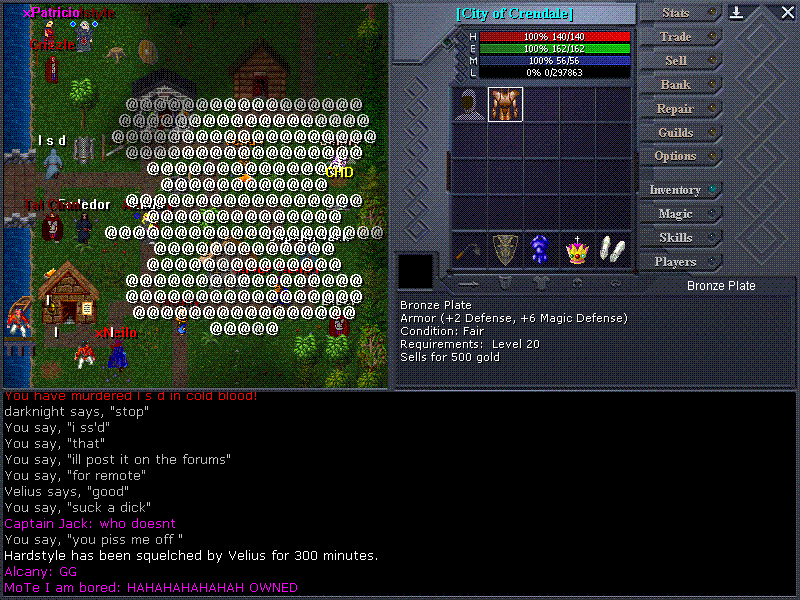Viewport: 800px width, 600px height.
Task: Show the Players list tab
Action: click(676, 262)
